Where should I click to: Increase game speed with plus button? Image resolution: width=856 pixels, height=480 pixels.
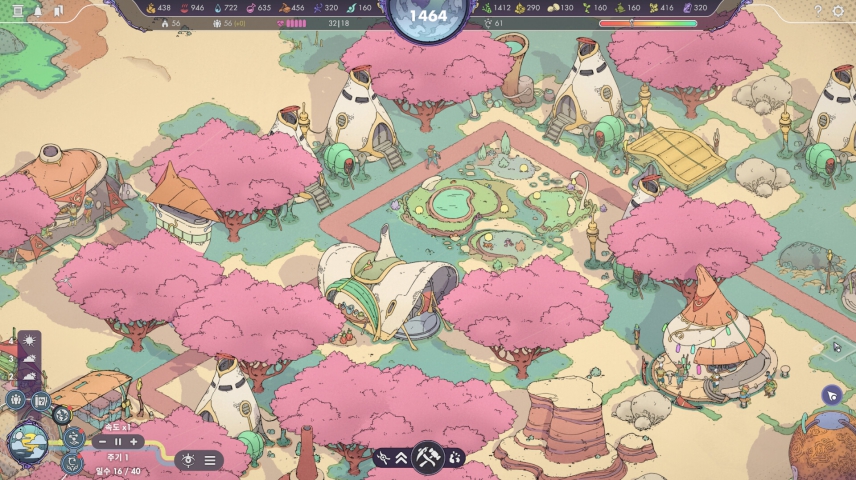[133, 441]
